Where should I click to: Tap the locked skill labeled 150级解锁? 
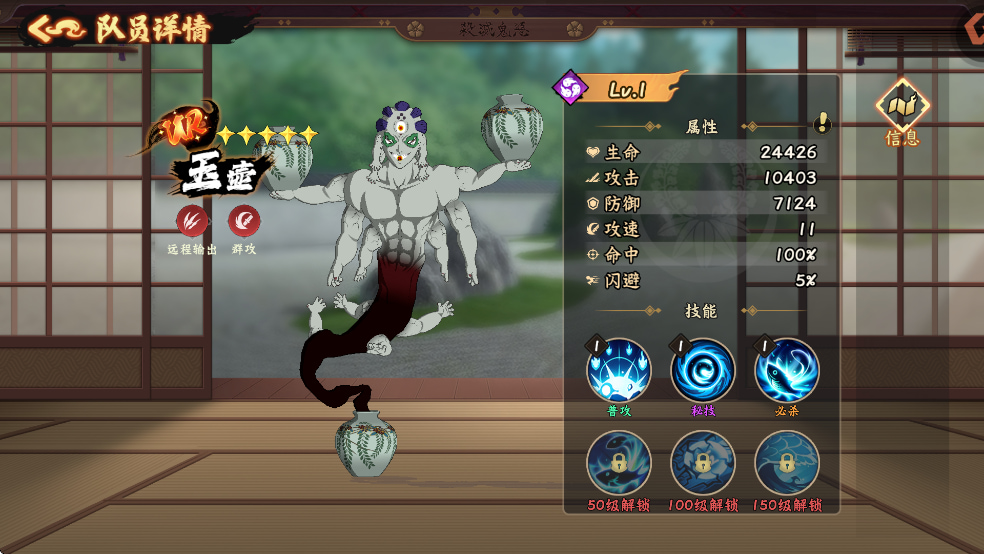786,463
